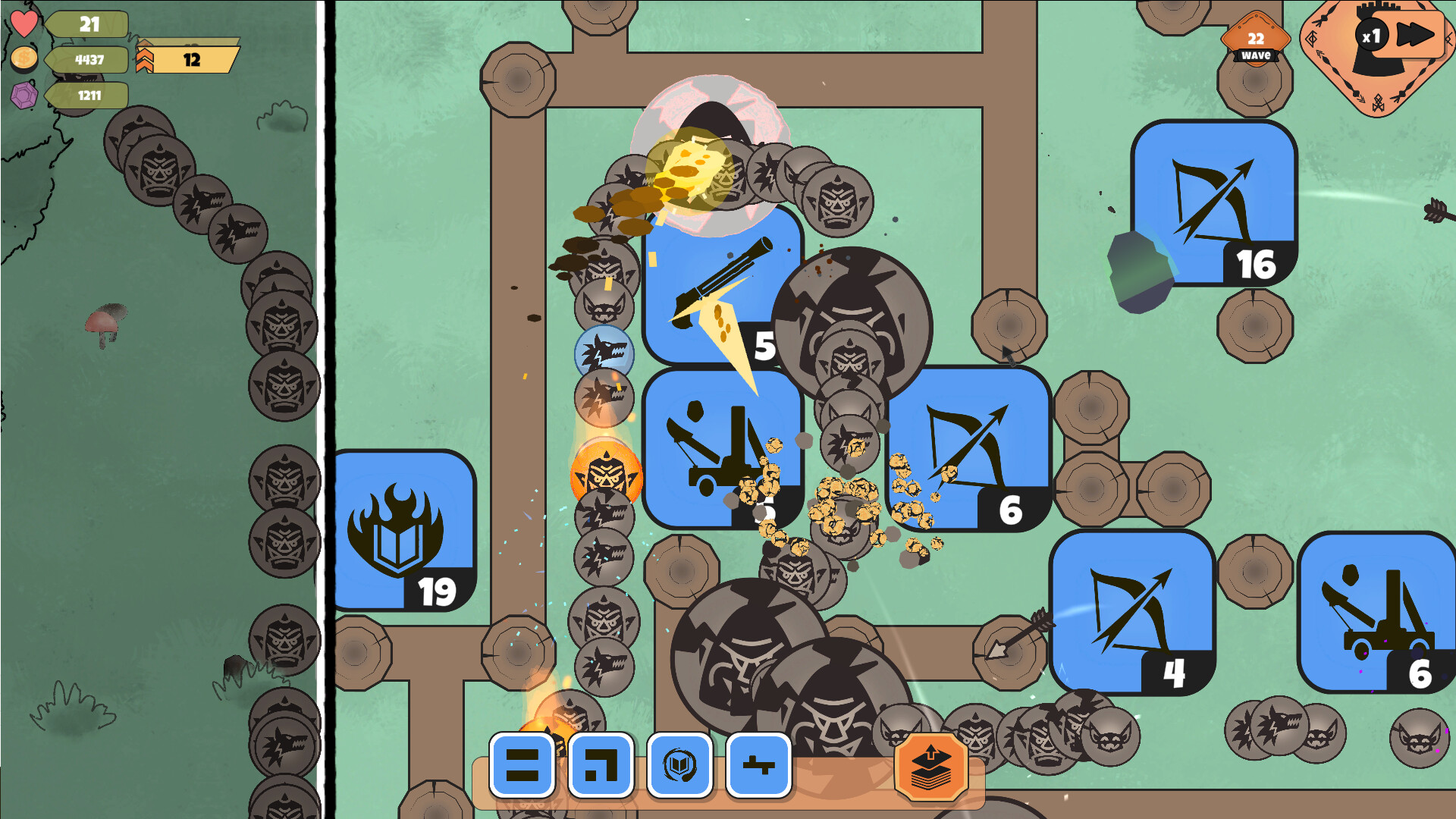This screenshot has height=819, width=1456.
Task: Expand the heart lives counter
Action: 87,24
